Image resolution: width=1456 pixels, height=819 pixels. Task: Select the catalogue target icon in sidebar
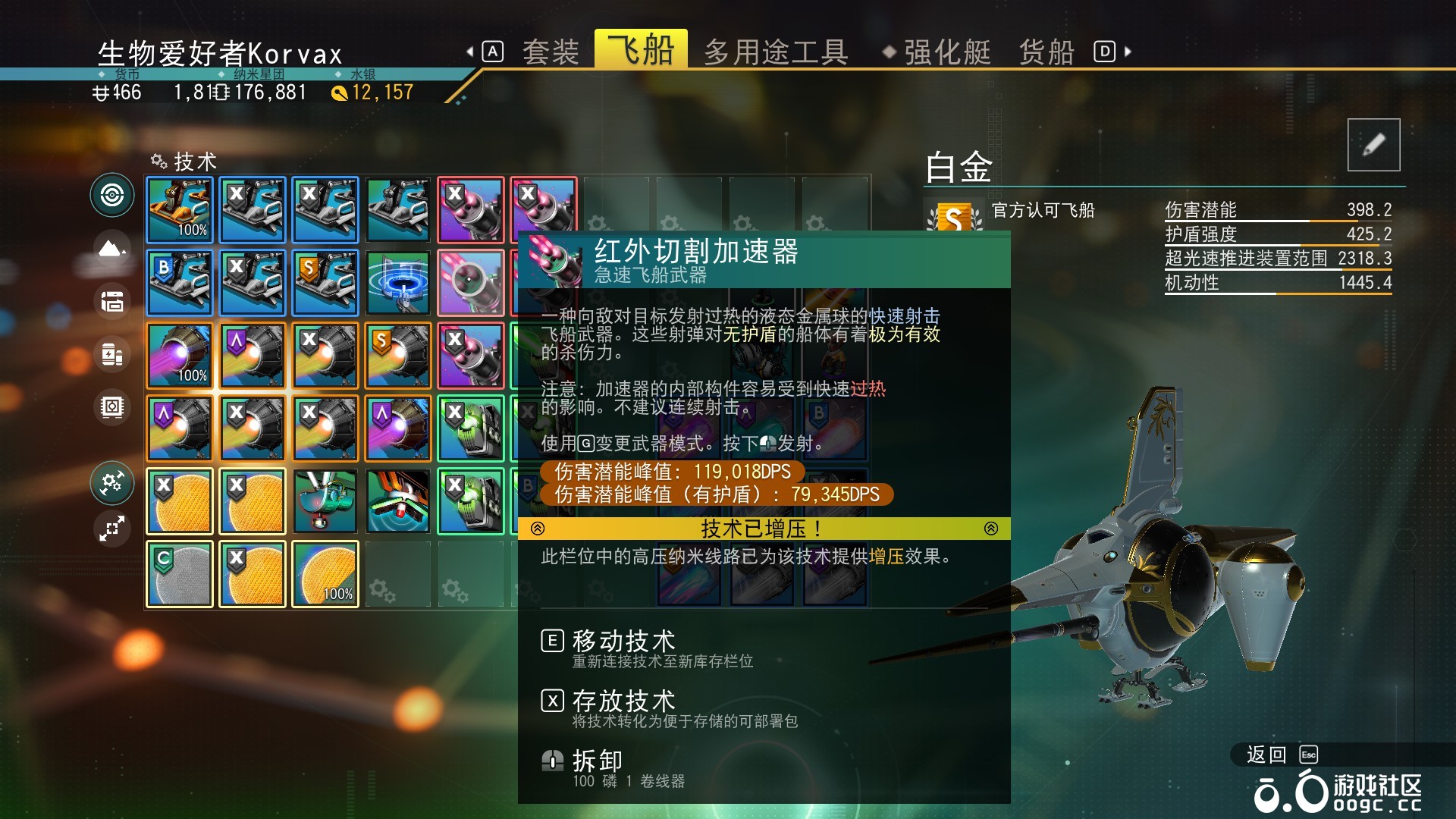coord(111,195)
